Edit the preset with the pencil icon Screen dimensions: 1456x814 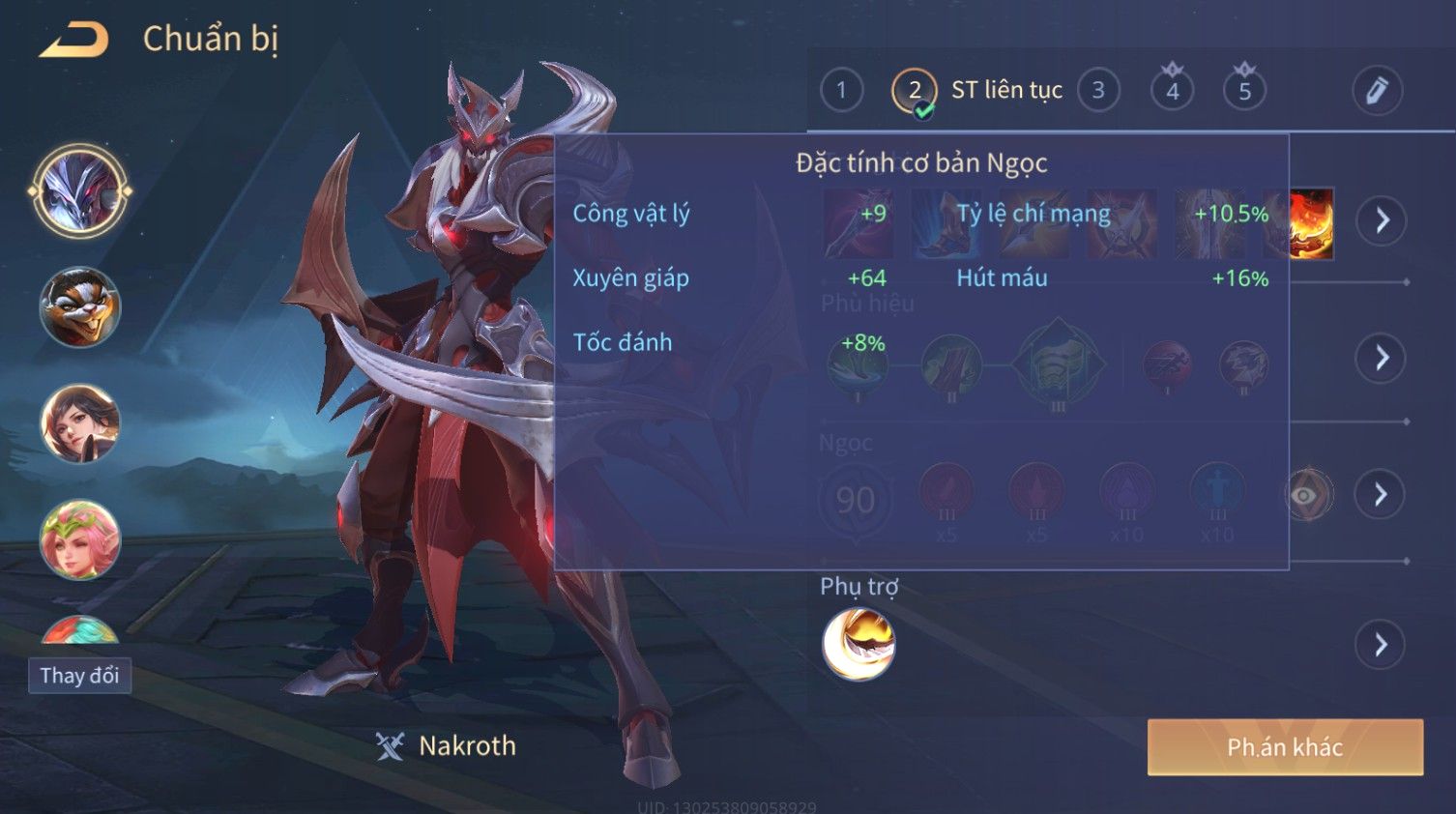1377,91
